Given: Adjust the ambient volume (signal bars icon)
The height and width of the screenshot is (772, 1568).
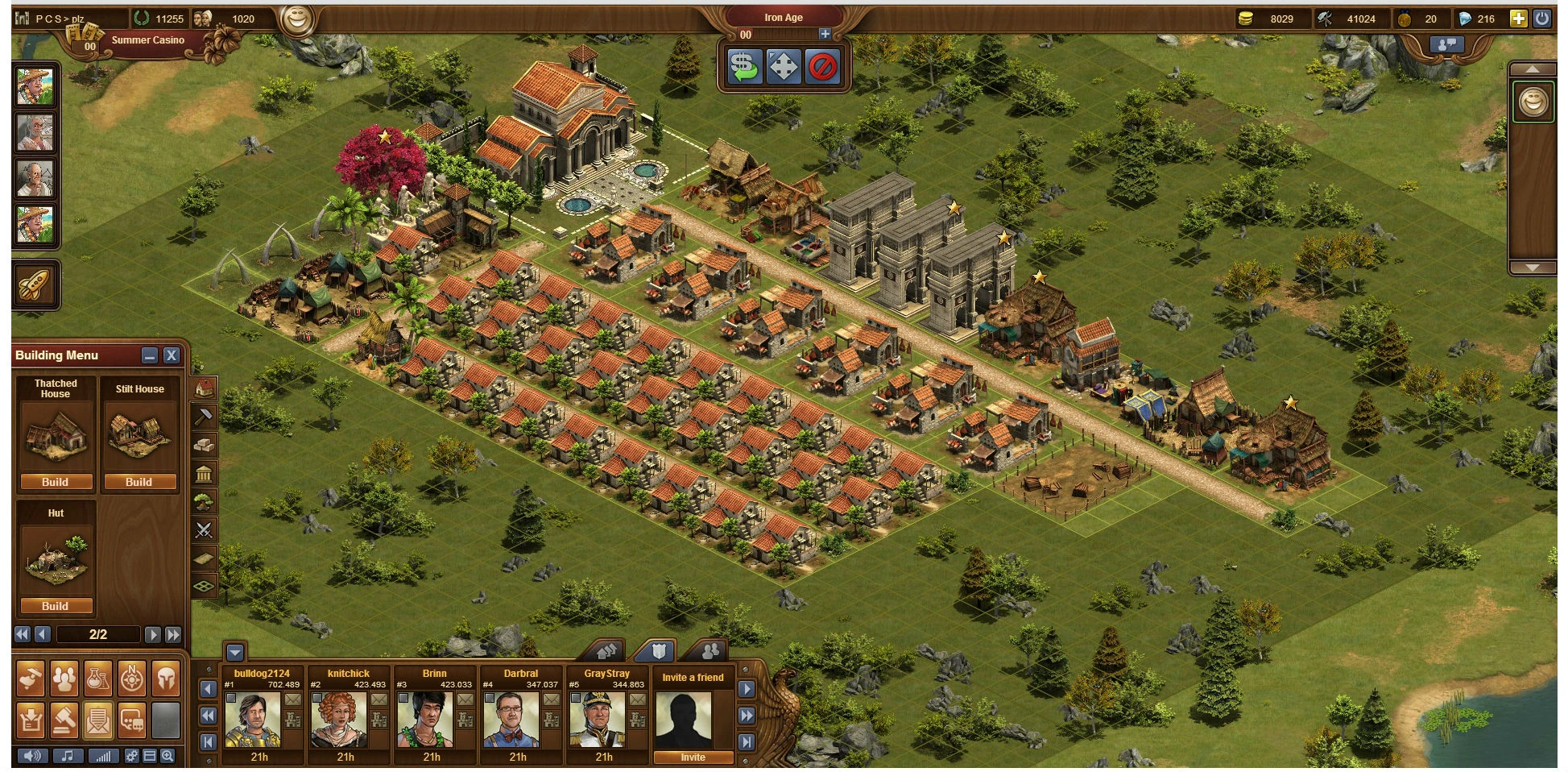Looking at the screenshot, I should [x=103, y=756].
